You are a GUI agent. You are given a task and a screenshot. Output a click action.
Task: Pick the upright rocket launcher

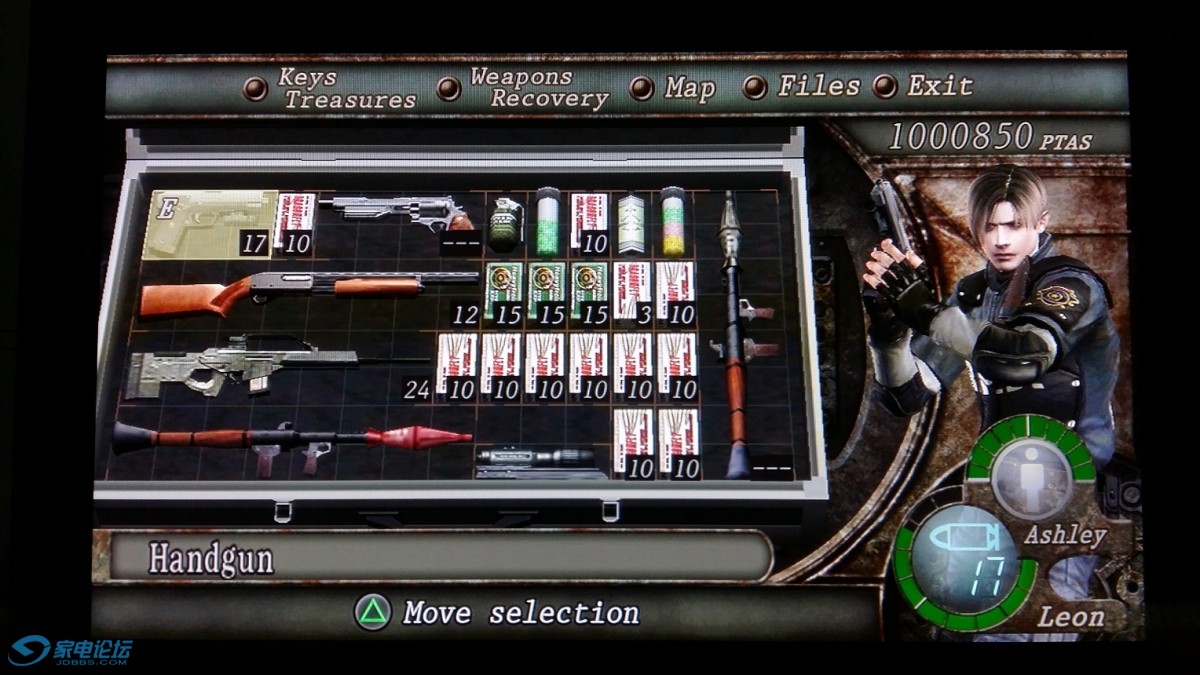coord(736,335)
